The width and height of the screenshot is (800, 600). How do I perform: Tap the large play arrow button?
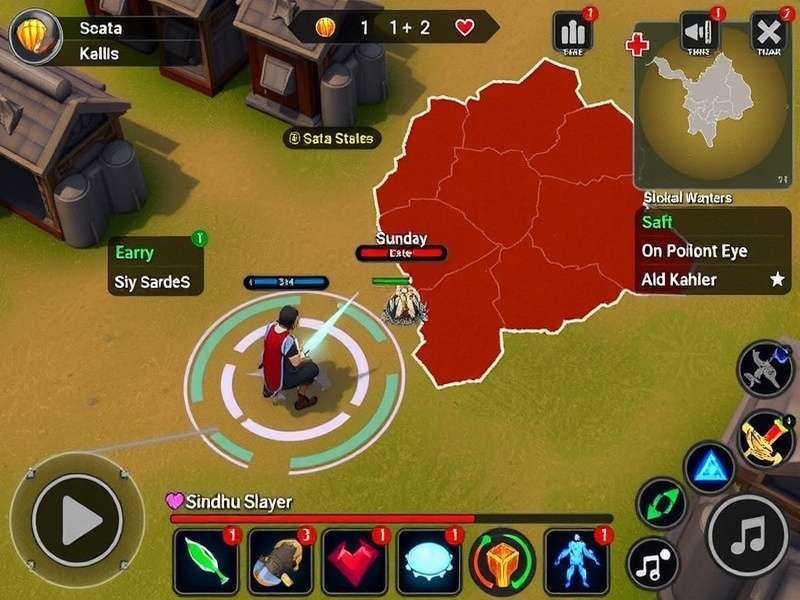(x=77, y=519)
